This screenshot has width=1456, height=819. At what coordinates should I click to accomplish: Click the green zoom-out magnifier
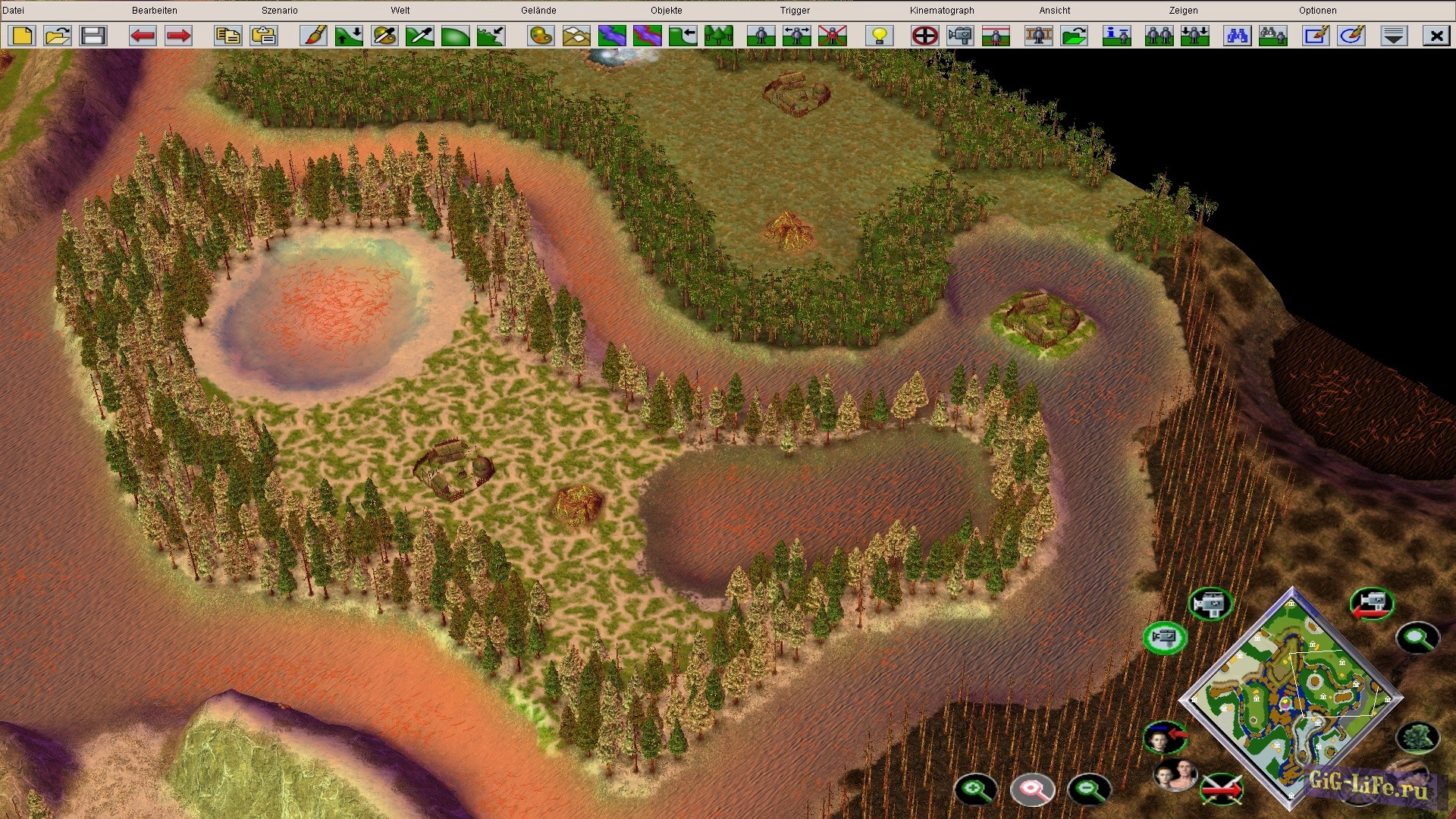tap(1089, 789)
